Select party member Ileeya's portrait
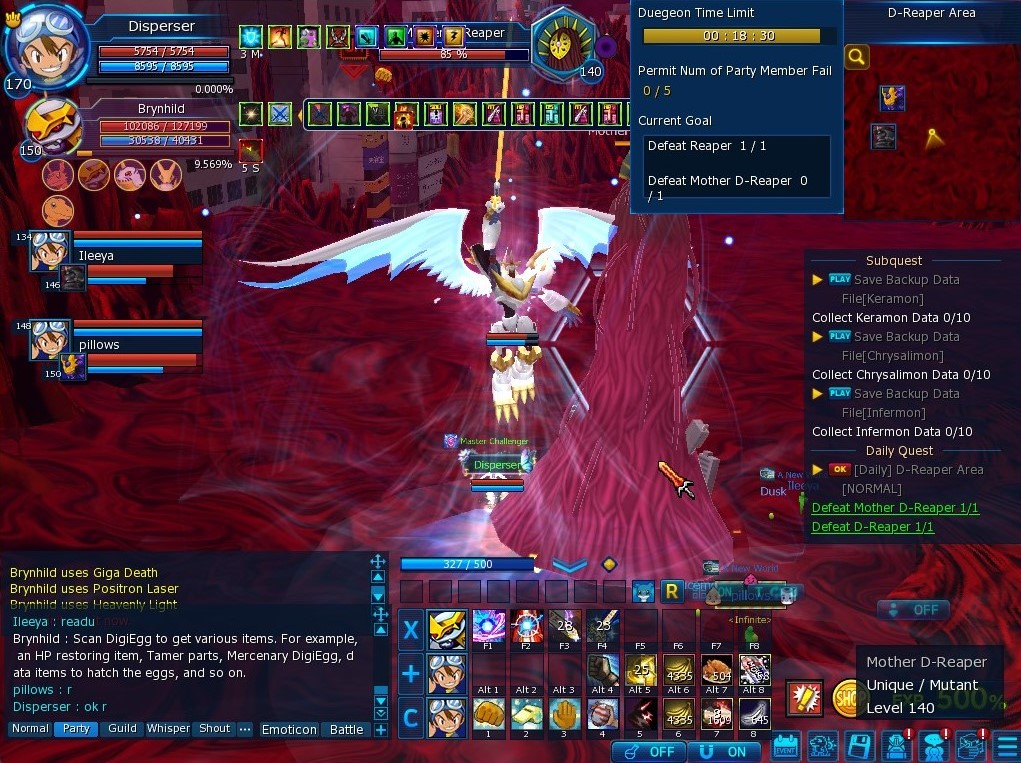Screen dimensions: 1021x763 [49, 252]
